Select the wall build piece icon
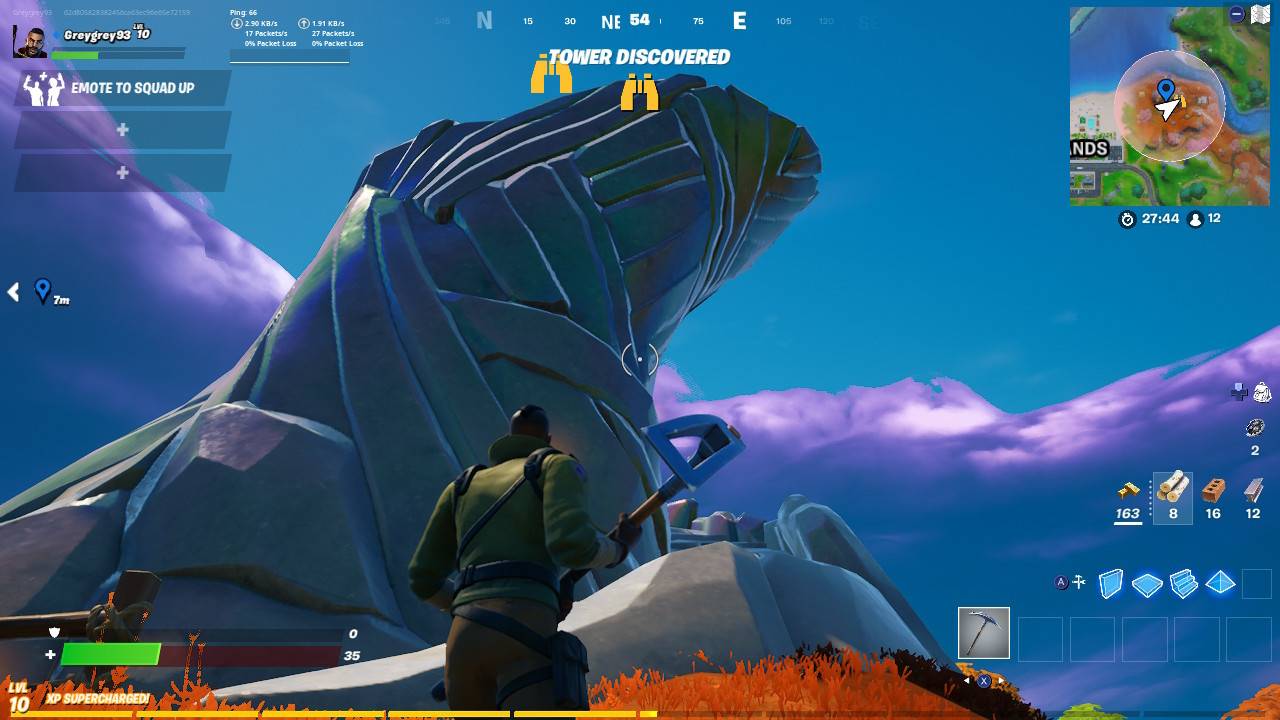This screenshot has width=1280, height=720. (1113, 582)
